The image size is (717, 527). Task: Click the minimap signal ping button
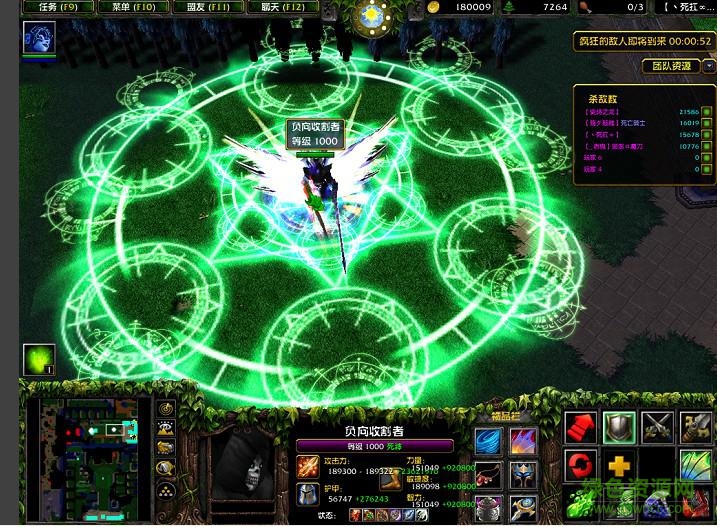tap(166, 409)
